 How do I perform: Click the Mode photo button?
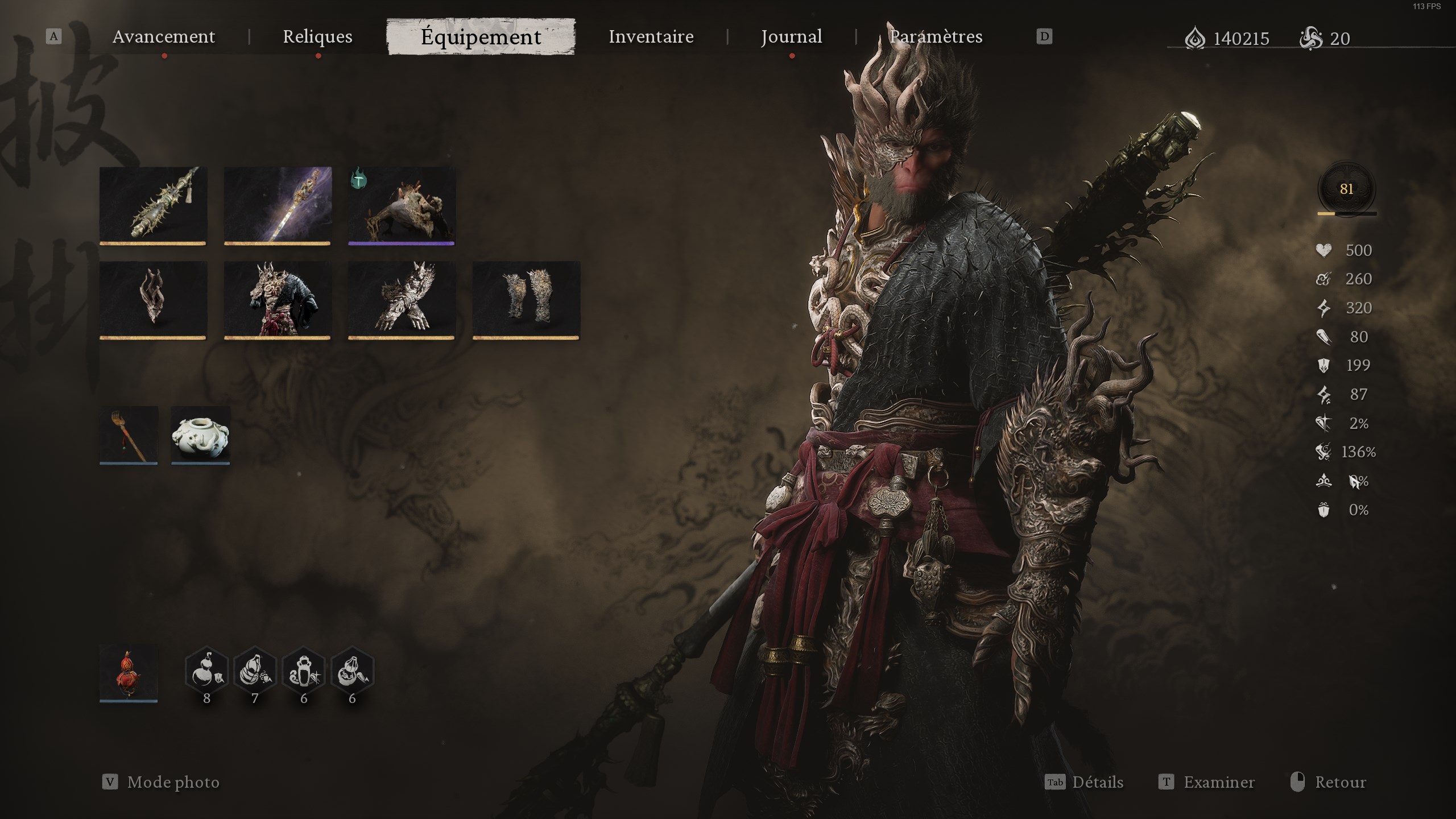click(x=171, y=782)
